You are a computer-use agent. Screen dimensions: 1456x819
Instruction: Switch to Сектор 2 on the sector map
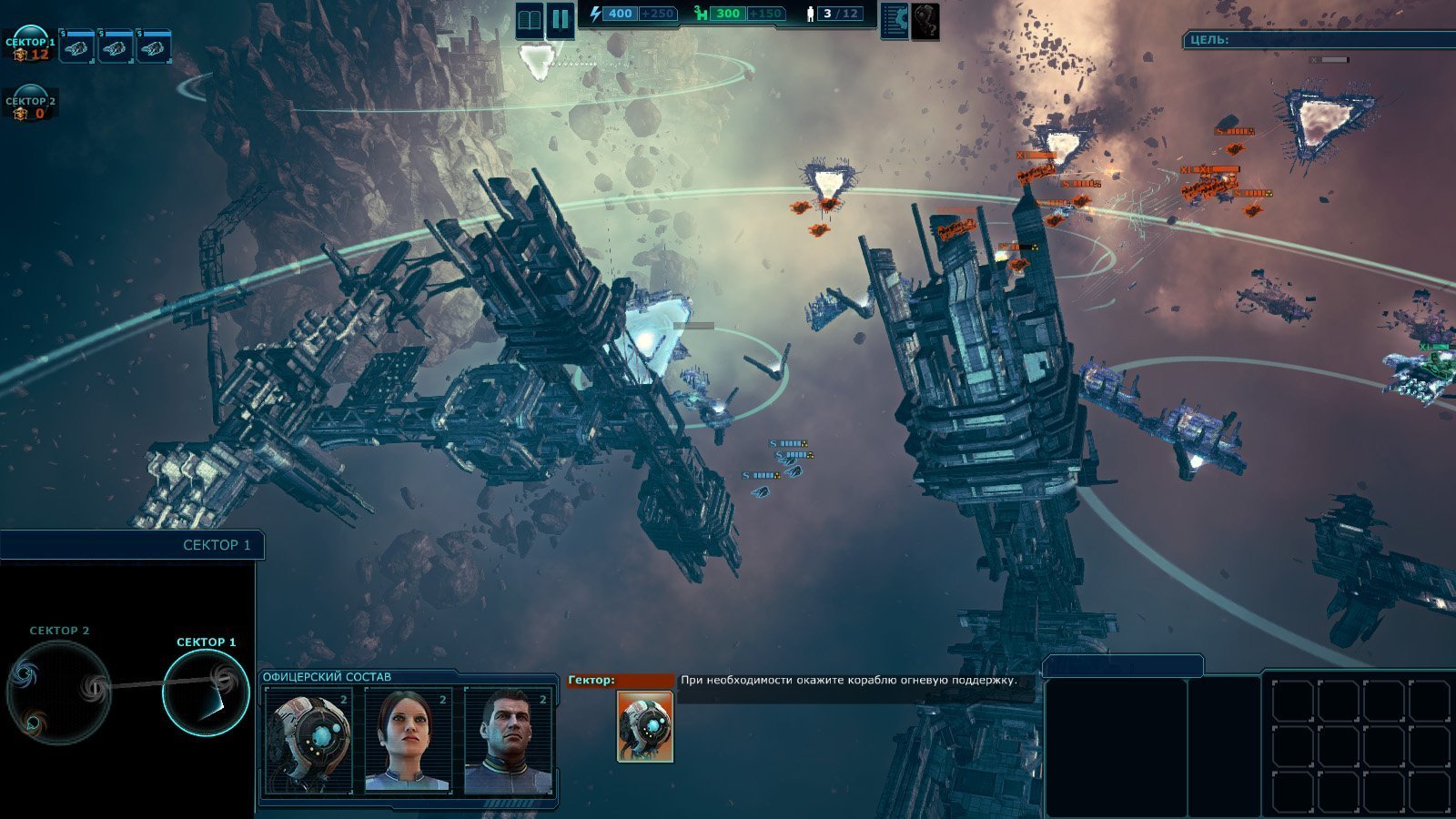tap(59, 693)
